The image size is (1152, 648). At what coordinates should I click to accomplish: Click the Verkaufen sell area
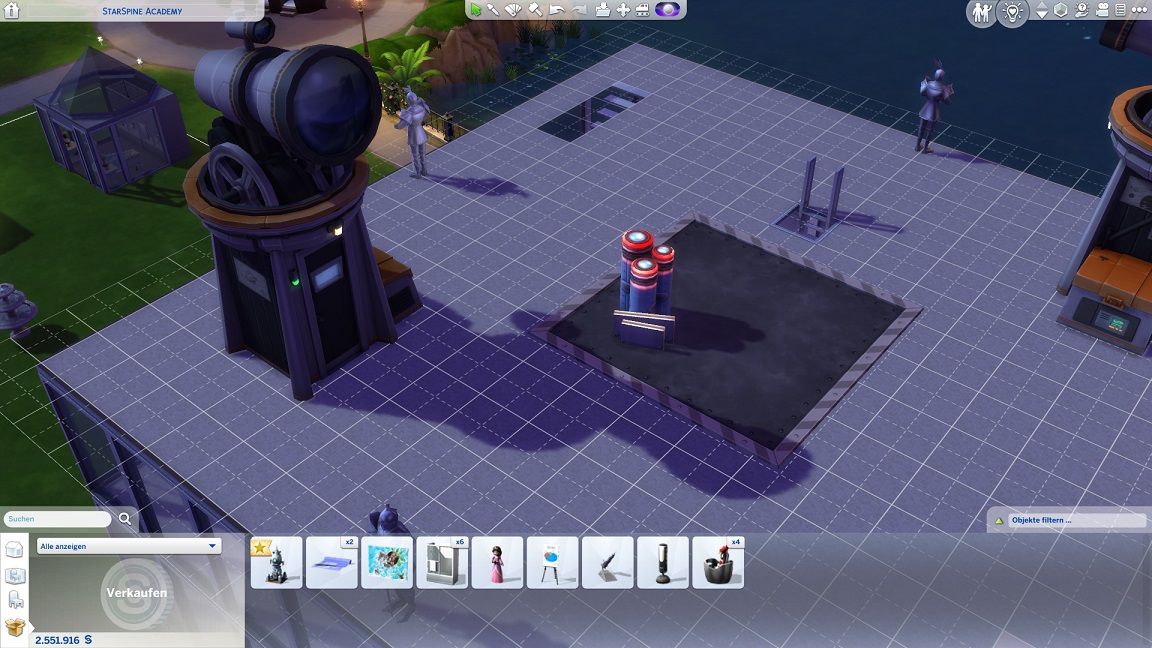click(136, 592)
